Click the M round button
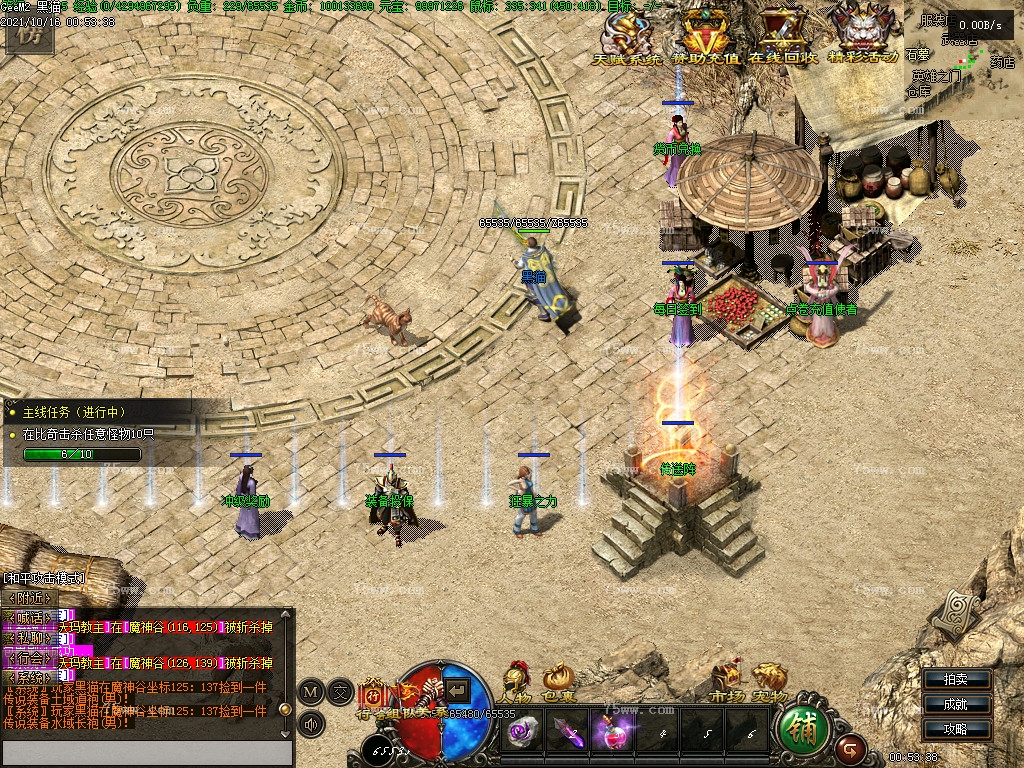The width and height of the screenshot is (1024, 768). coord(311,691)
